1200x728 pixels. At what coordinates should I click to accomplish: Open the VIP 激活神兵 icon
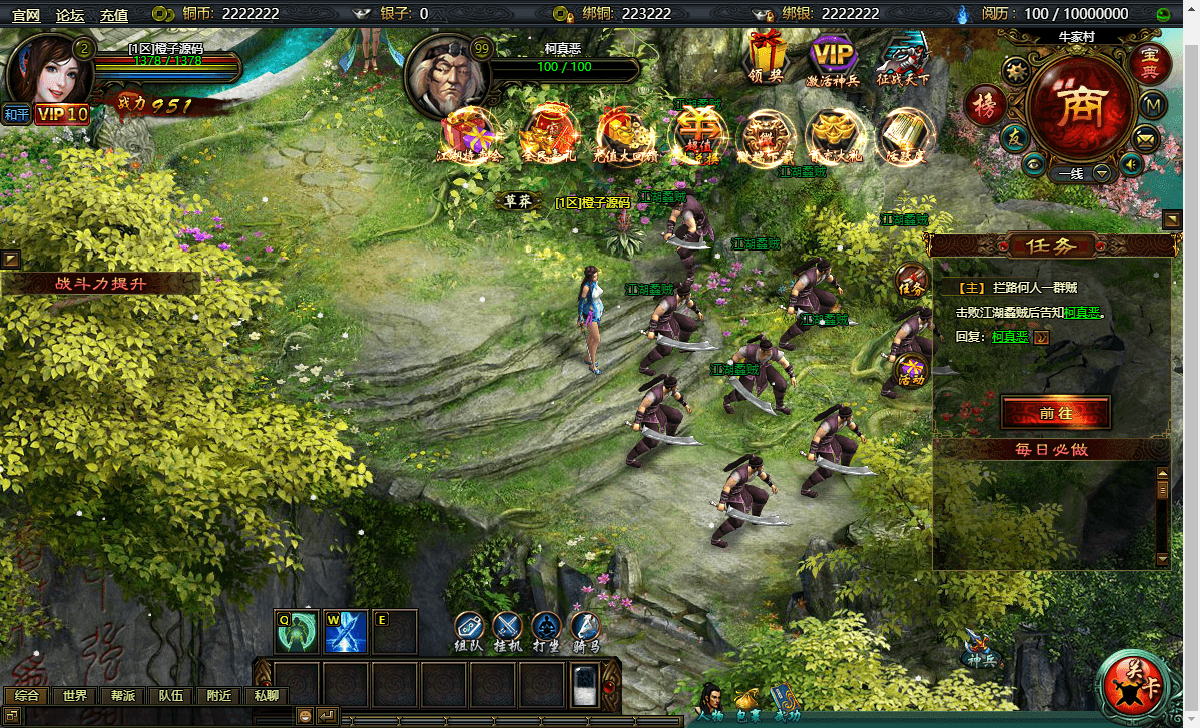coord(833,56)
